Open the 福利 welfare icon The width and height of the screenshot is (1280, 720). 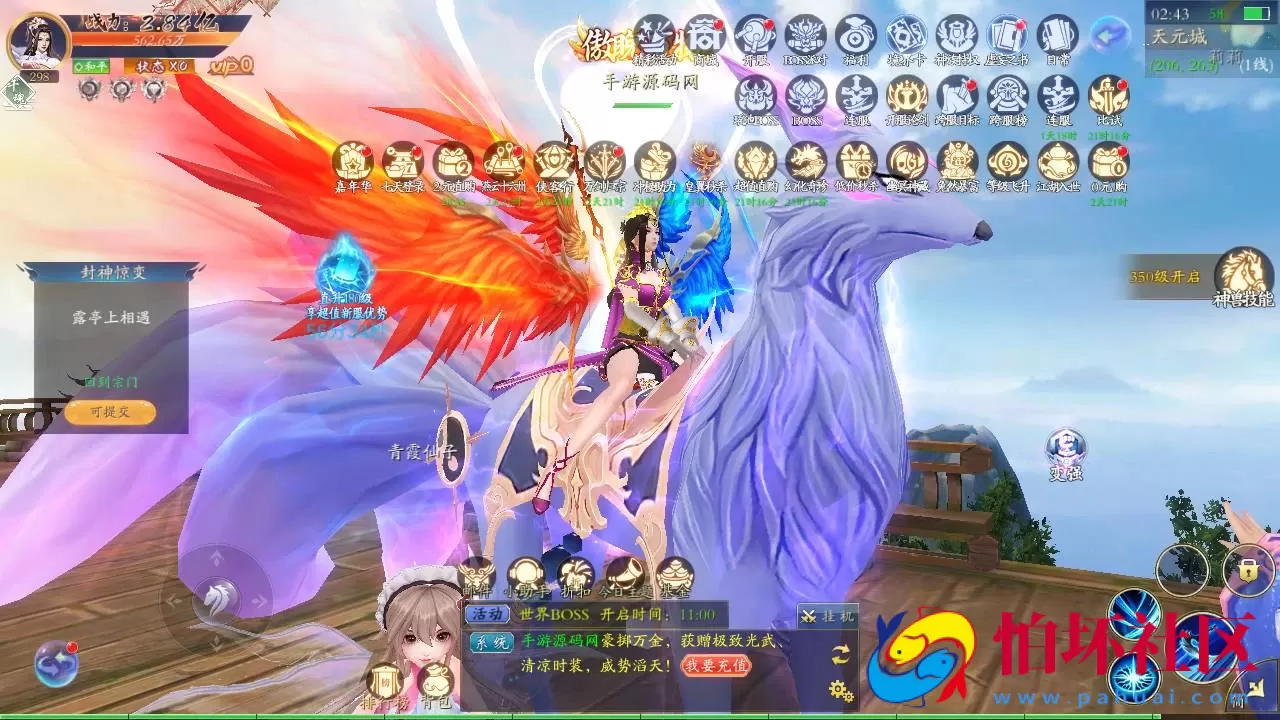pyautogui.click(x=854, y=35)
